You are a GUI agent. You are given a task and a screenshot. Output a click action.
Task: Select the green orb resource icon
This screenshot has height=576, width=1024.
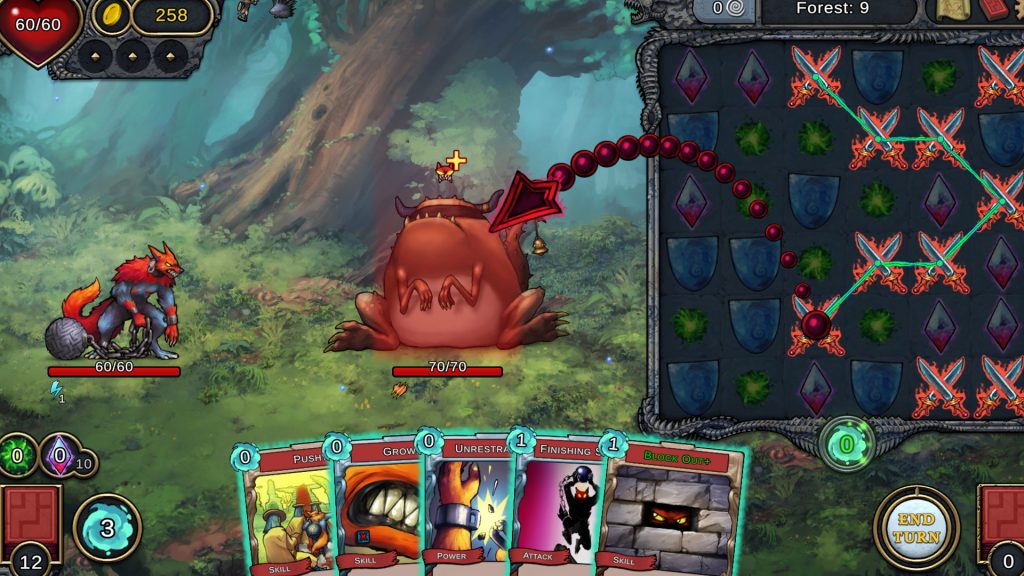click(17, 455)
